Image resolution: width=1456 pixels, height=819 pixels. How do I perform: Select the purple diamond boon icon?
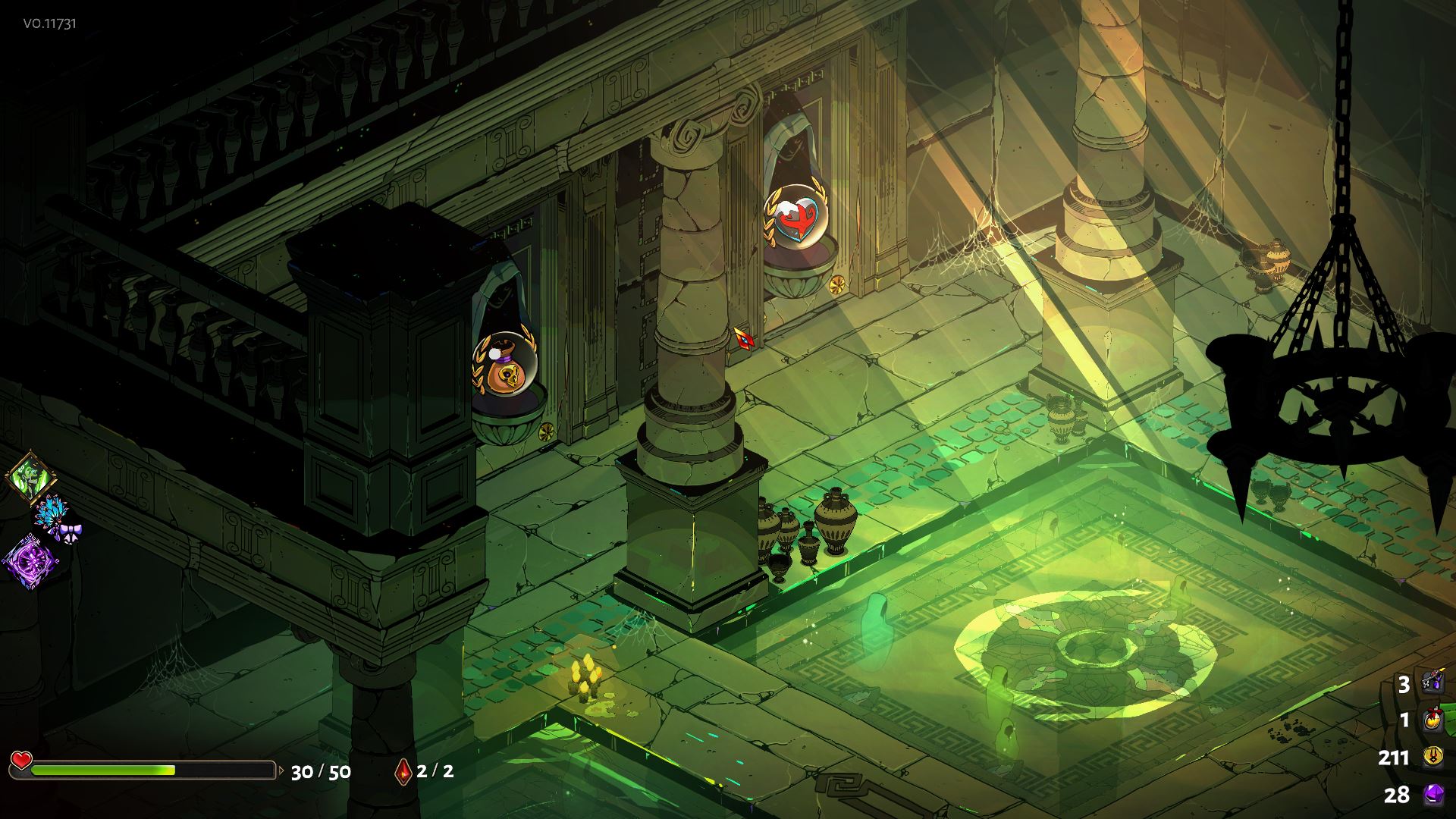pos(30,562)
